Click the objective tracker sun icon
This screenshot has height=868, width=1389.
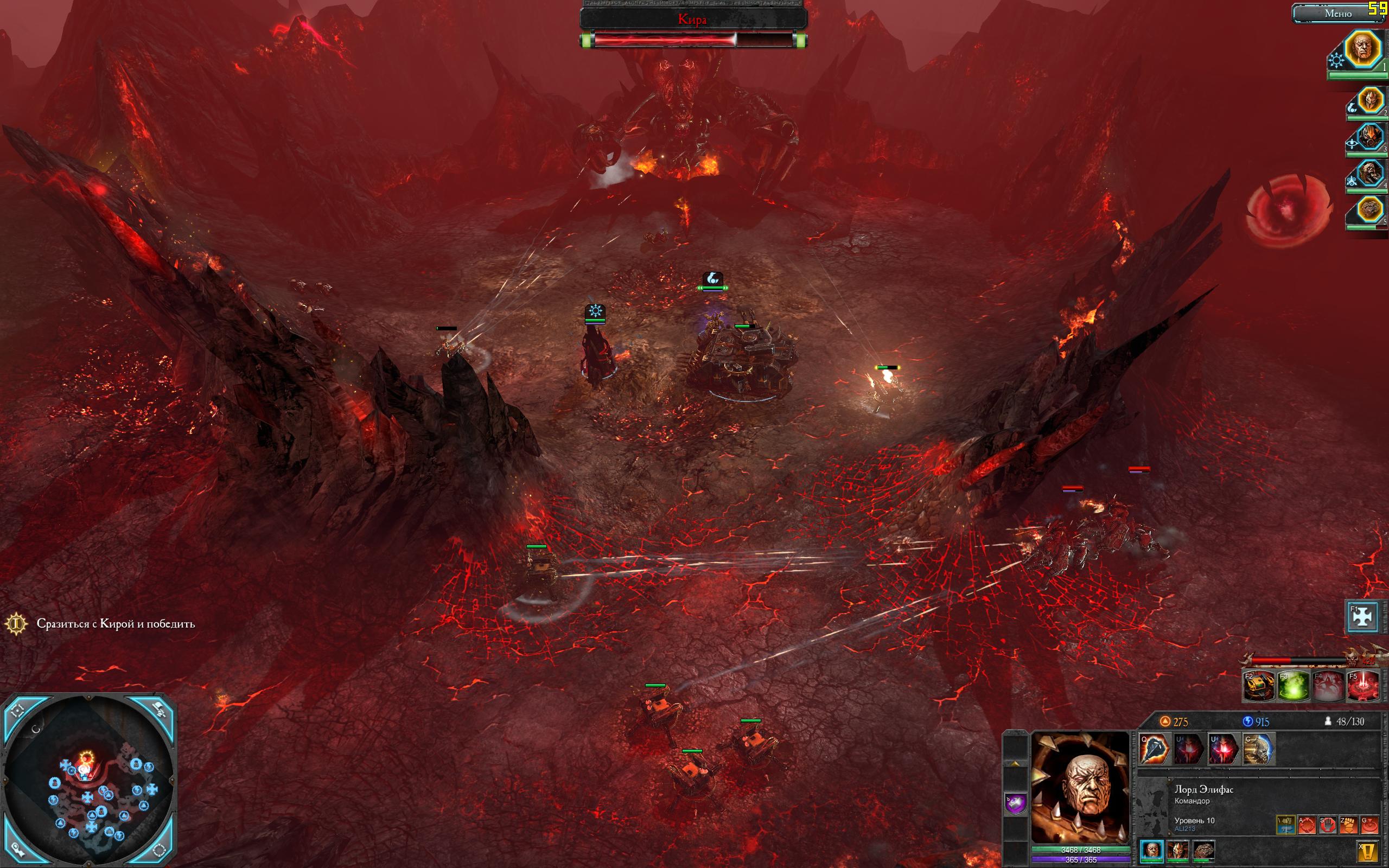pyautogui.click(x=17, y=623)
